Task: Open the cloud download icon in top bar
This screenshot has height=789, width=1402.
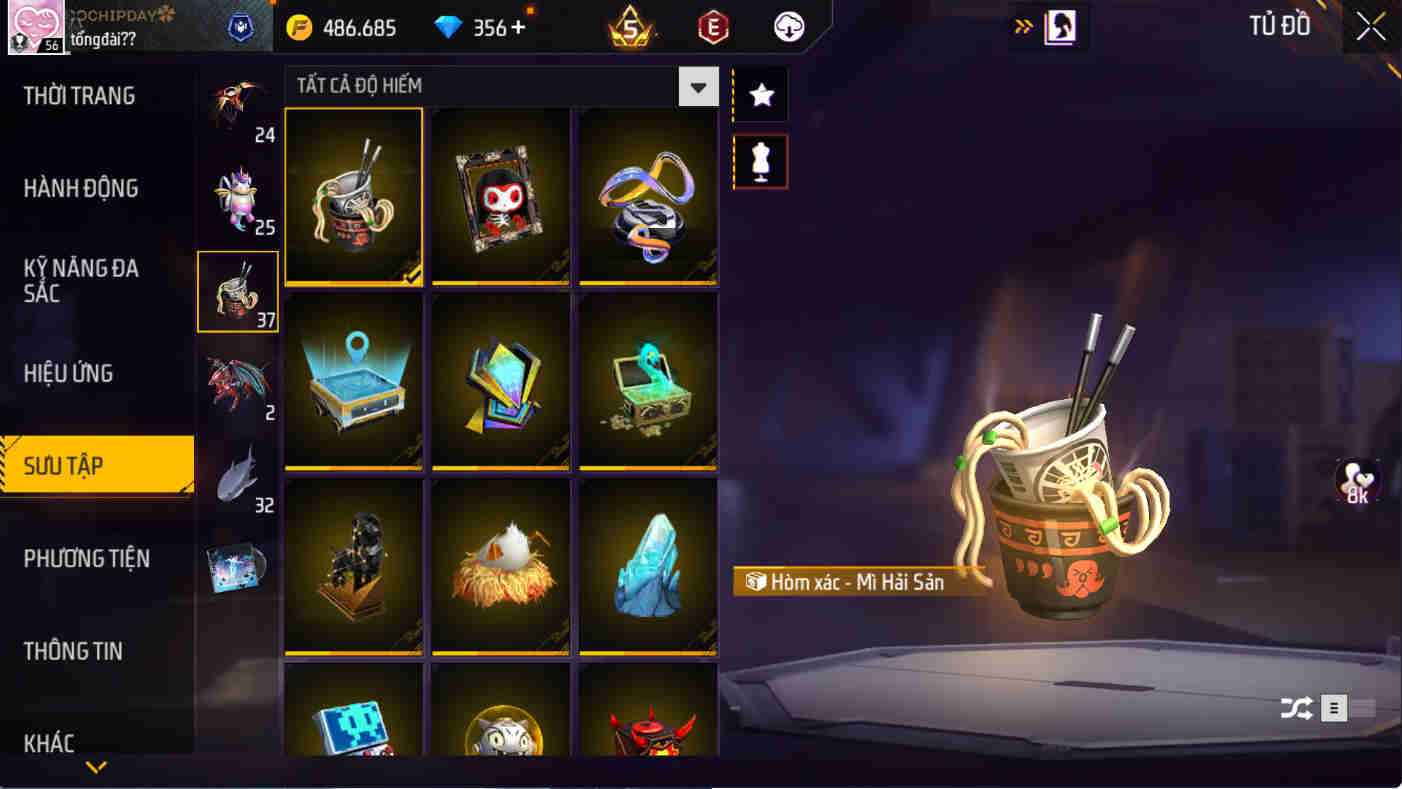Action: click(x=788, y=28)
